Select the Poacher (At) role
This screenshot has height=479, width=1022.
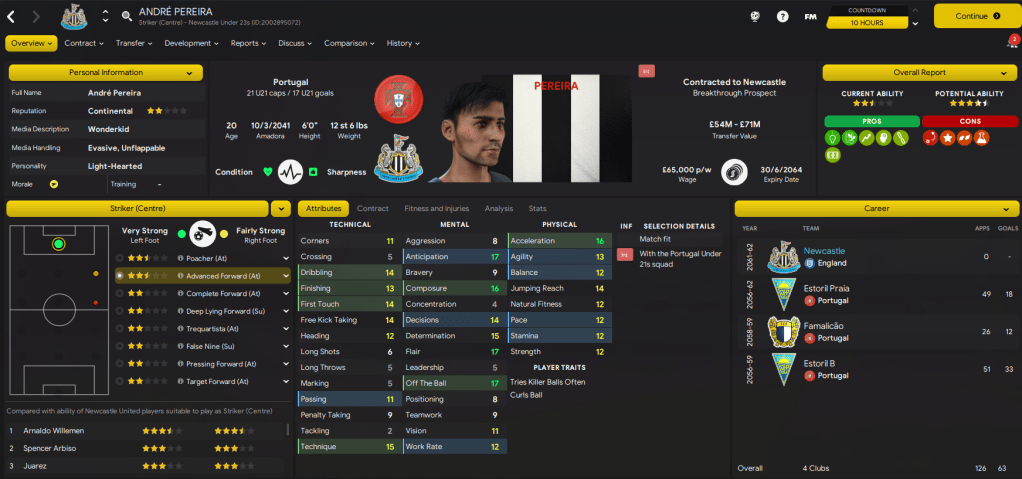[x=211, y=257]
